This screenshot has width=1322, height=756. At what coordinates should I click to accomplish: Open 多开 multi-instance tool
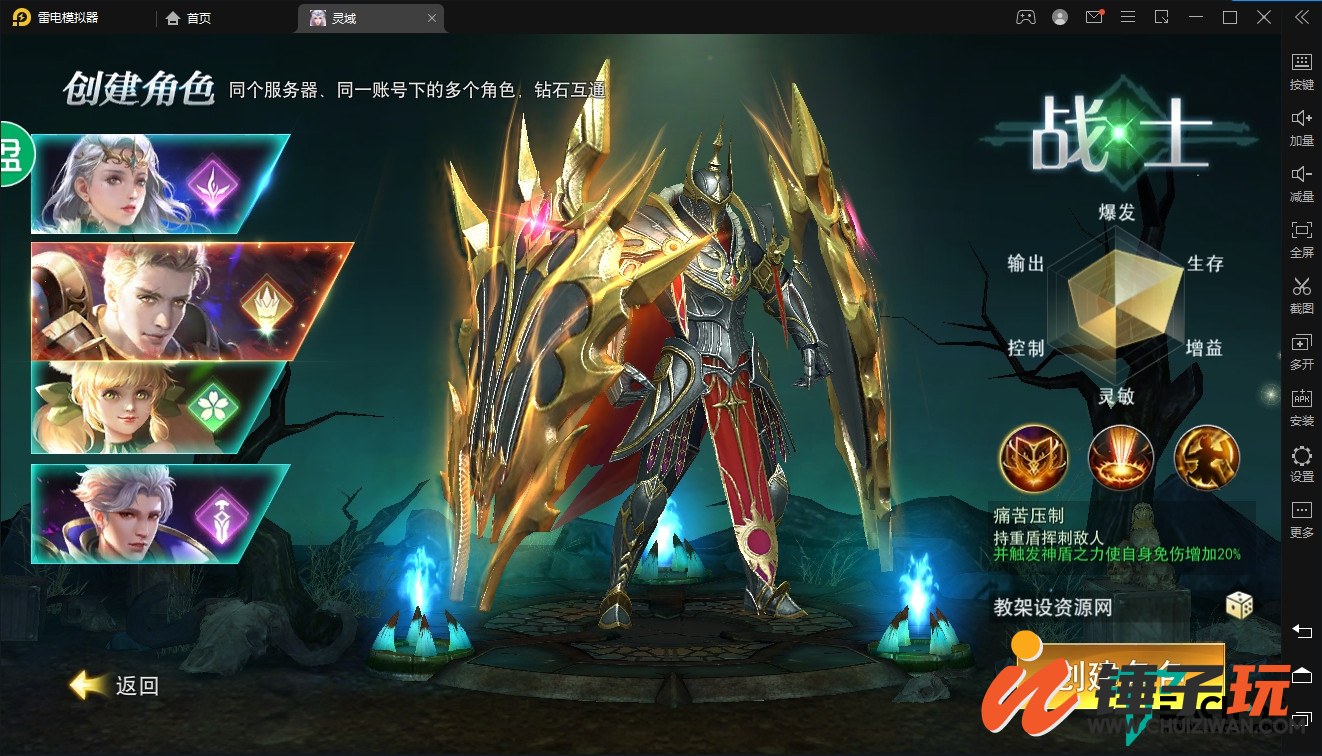coord(1301,351)
